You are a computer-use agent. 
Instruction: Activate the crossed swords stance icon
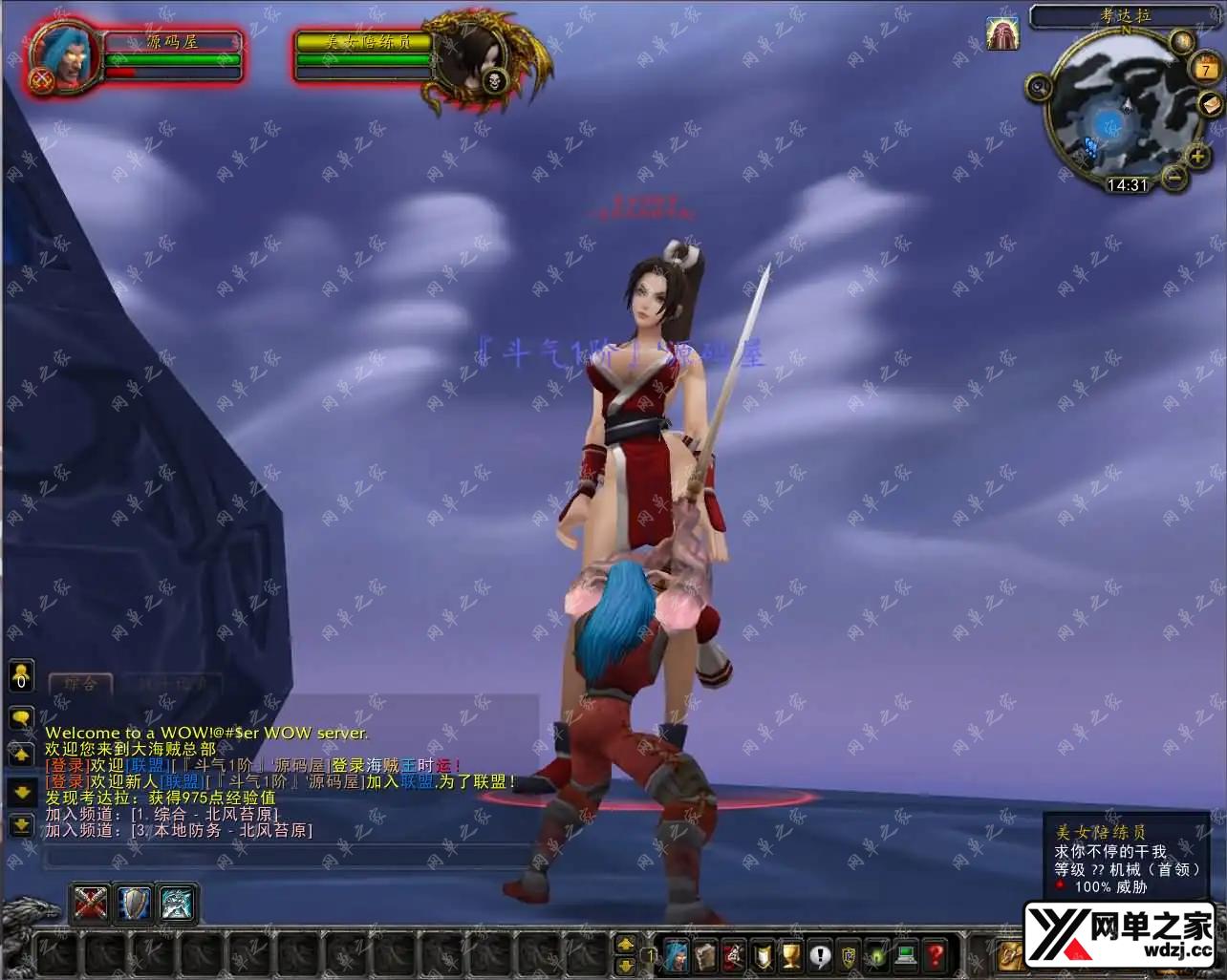pyautogui.click(x=90, y=903)
